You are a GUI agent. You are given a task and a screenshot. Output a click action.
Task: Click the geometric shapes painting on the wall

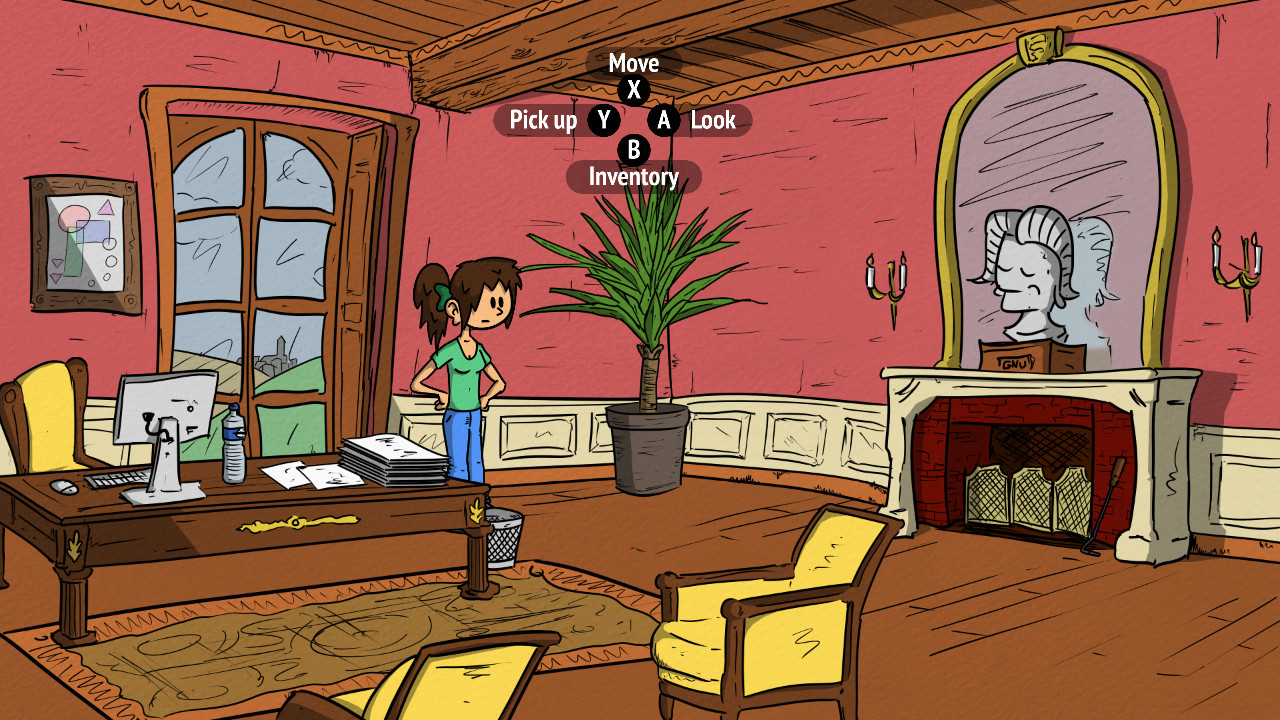(80, 245)
